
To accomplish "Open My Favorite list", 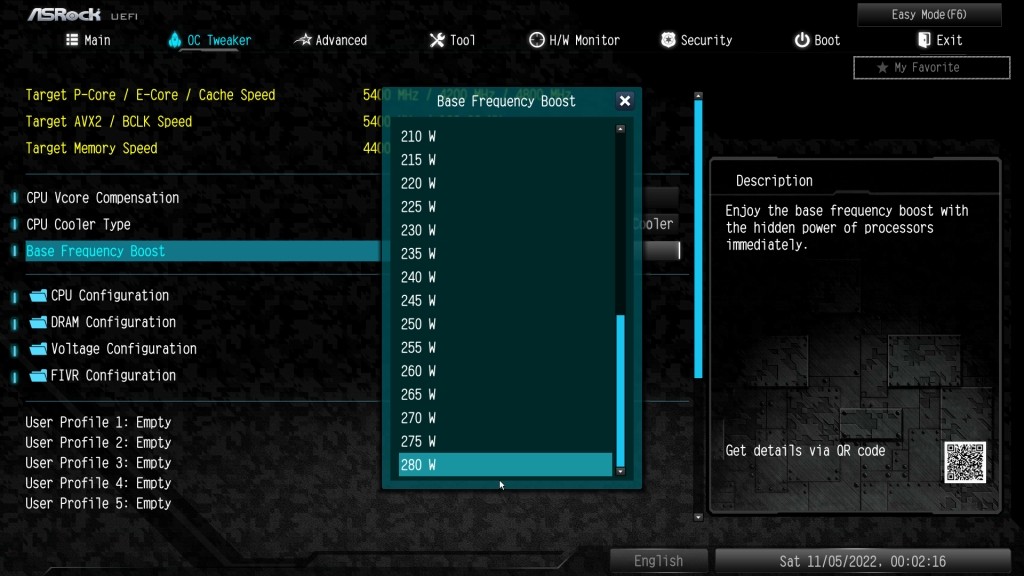I will tap(931, 67).
